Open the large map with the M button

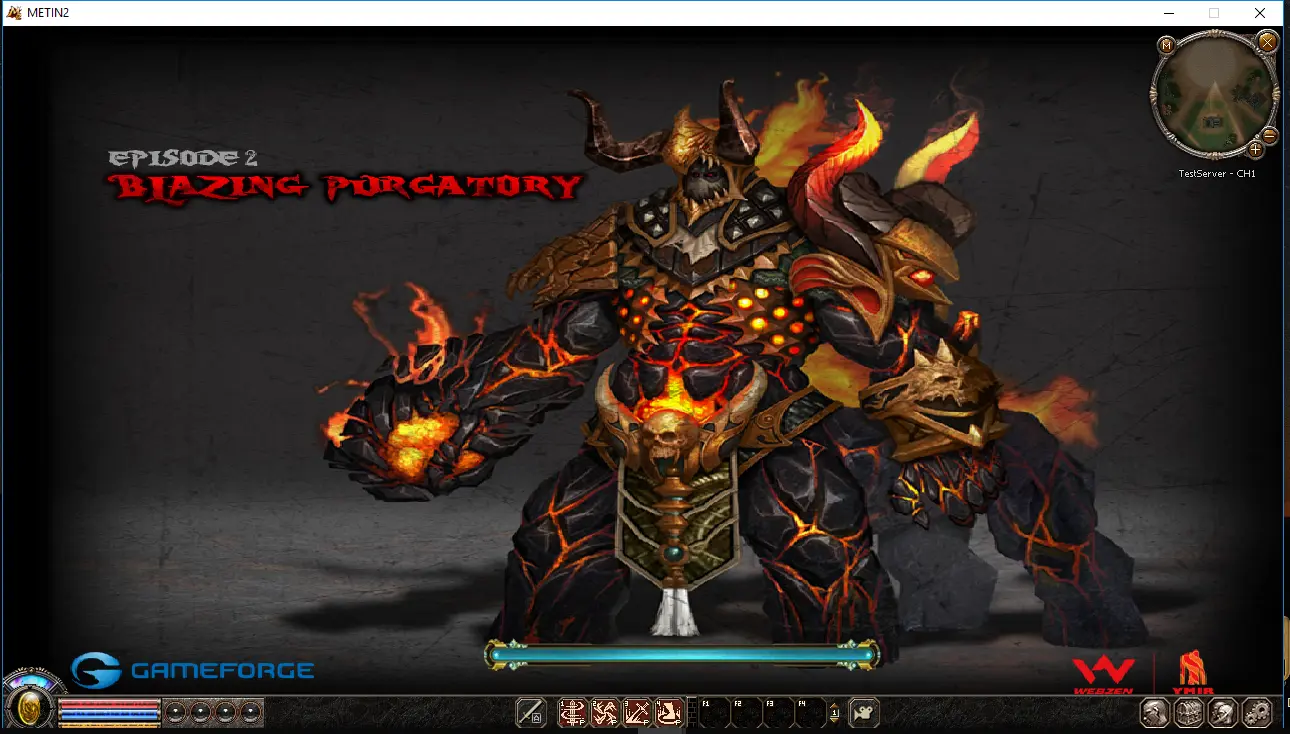click(x=1166, y=45)
